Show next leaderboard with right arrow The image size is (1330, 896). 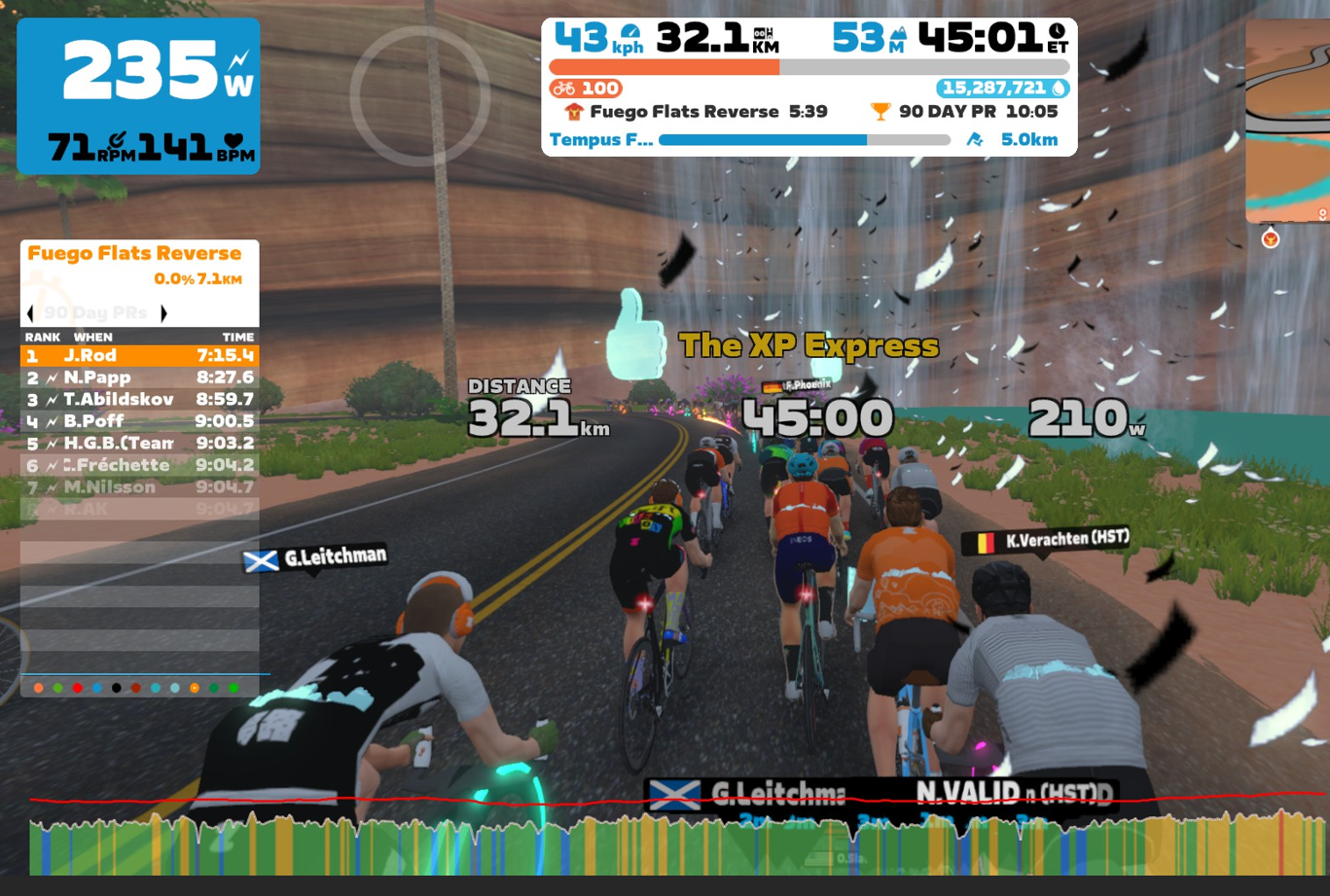(163, 313)
